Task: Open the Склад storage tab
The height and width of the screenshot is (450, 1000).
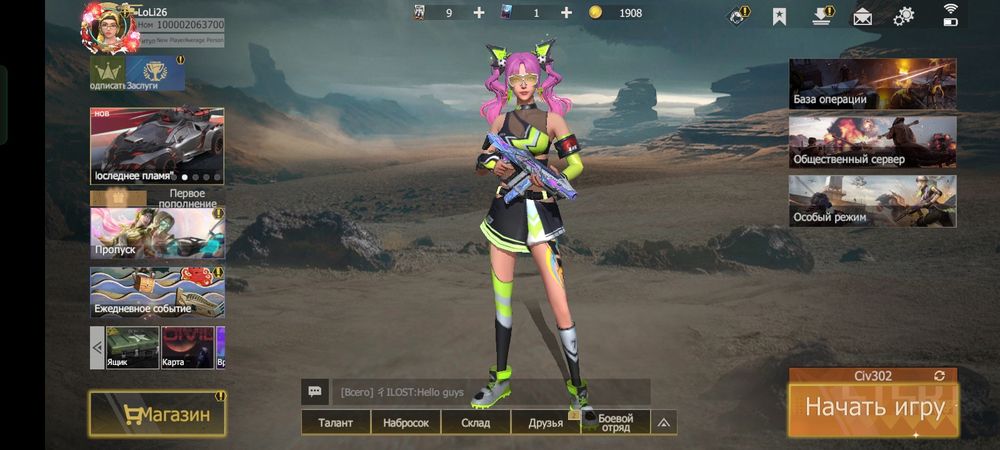Action: click(x=475, y=423)
